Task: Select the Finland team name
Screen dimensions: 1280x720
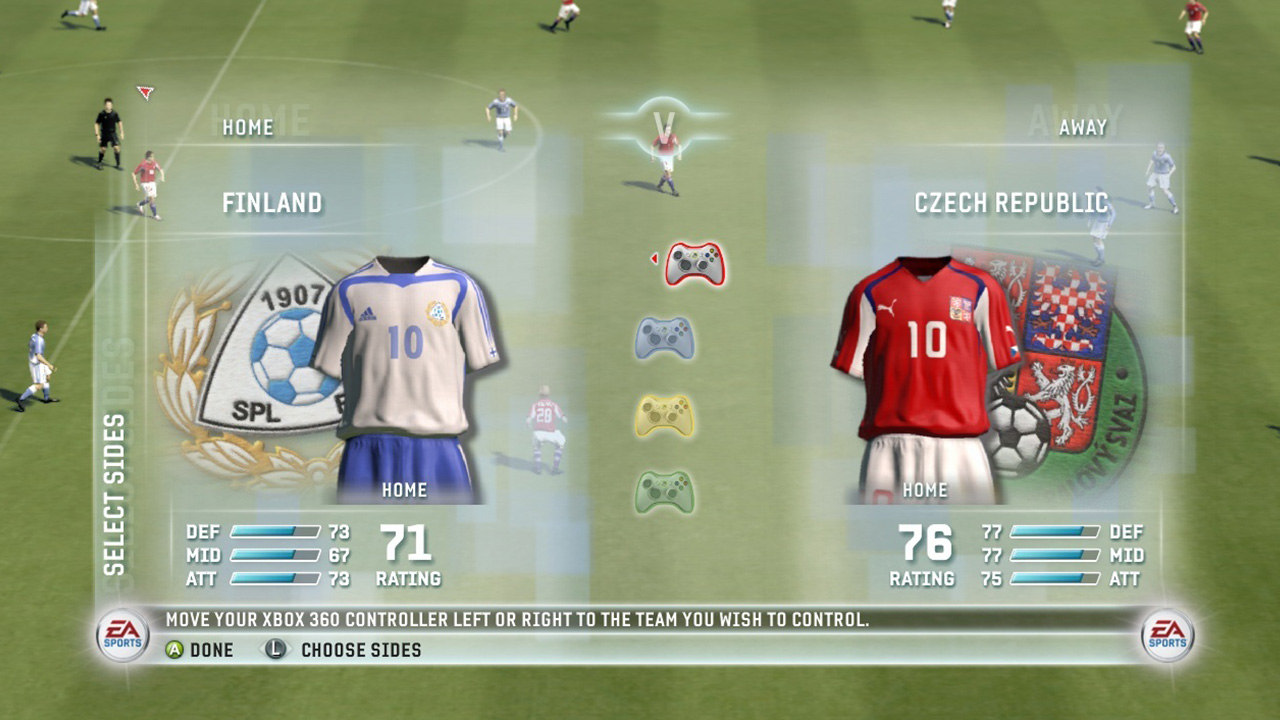Action: 272,204
